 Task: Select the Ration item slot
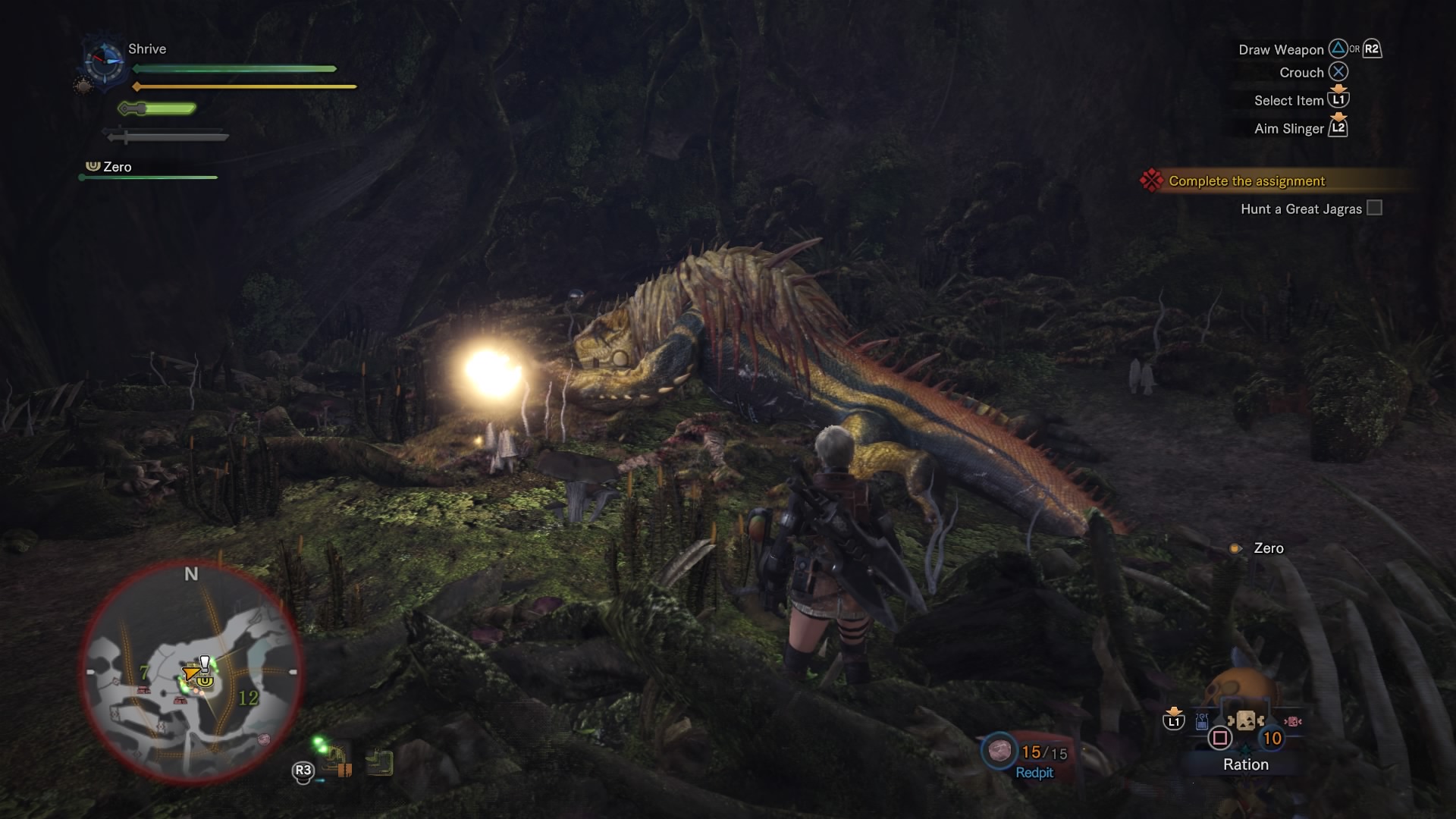pos(1245,721)
